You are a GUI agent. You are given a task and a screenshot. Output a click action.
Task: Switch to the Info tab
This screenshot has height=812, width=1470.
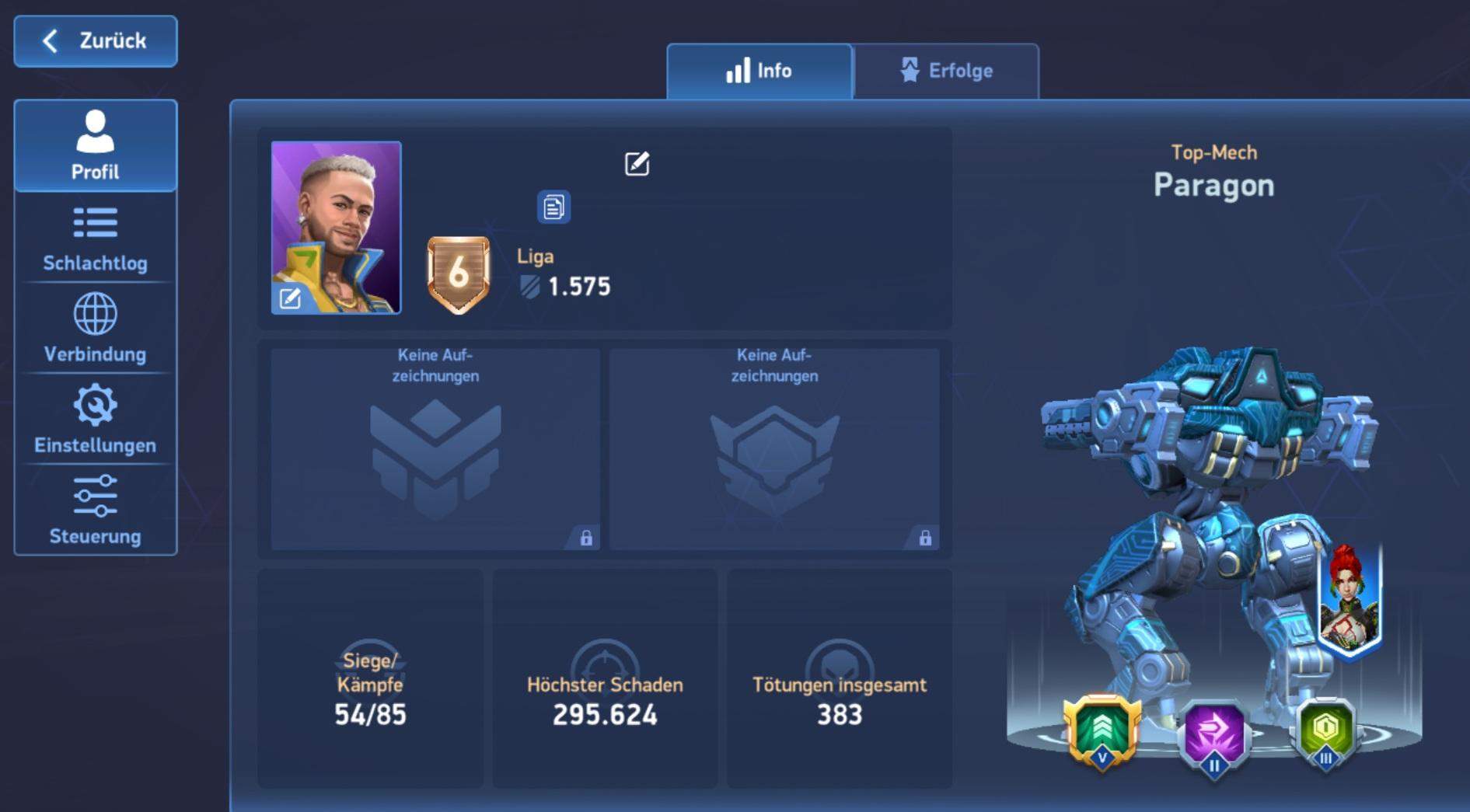[x=759, y=71]
